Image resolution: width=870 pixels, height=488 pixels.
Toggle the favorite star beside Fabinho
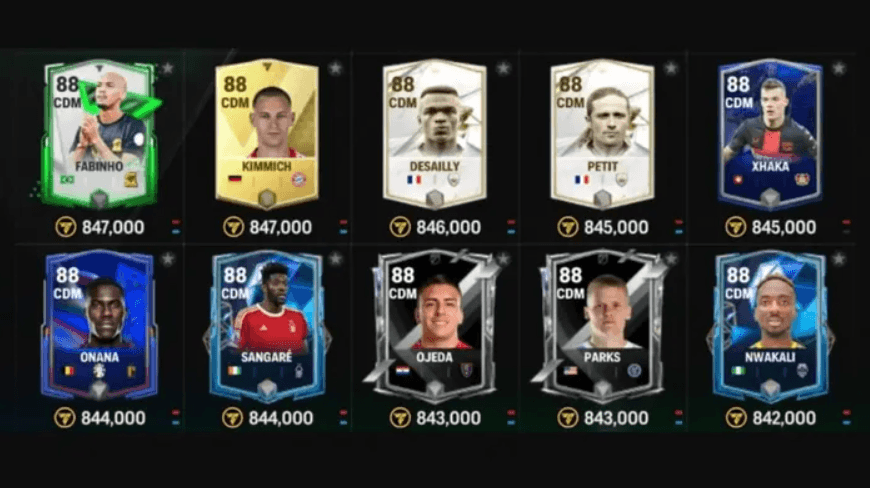click(168, 68)
